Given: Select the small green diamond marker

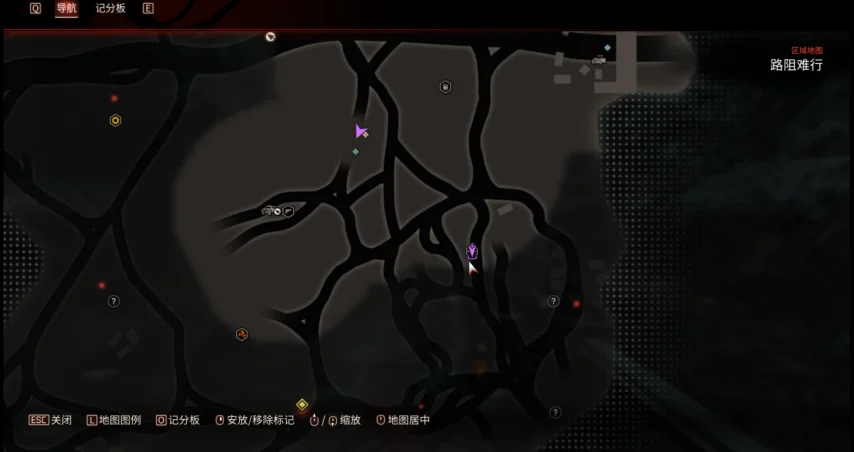Looking at the screenshot, I should pyautogui.click(x=355, y=152).
